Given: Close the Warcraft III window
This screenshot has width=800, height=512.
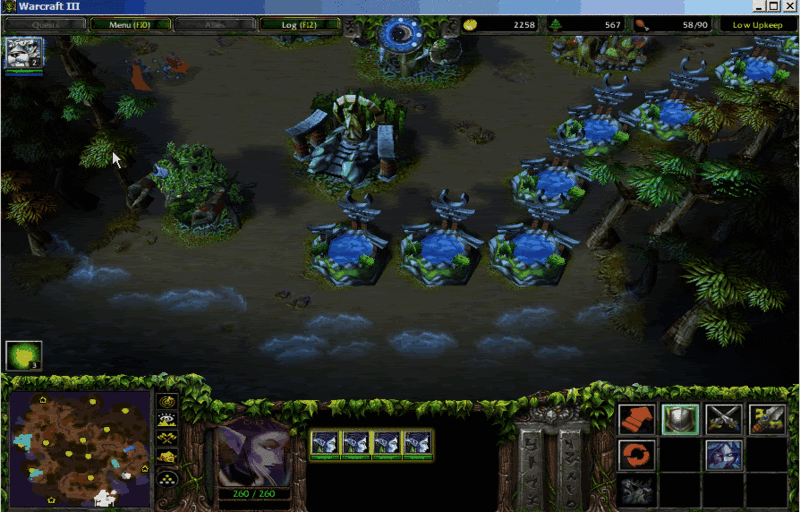Looking at the screenshot, I should point(788,6).
